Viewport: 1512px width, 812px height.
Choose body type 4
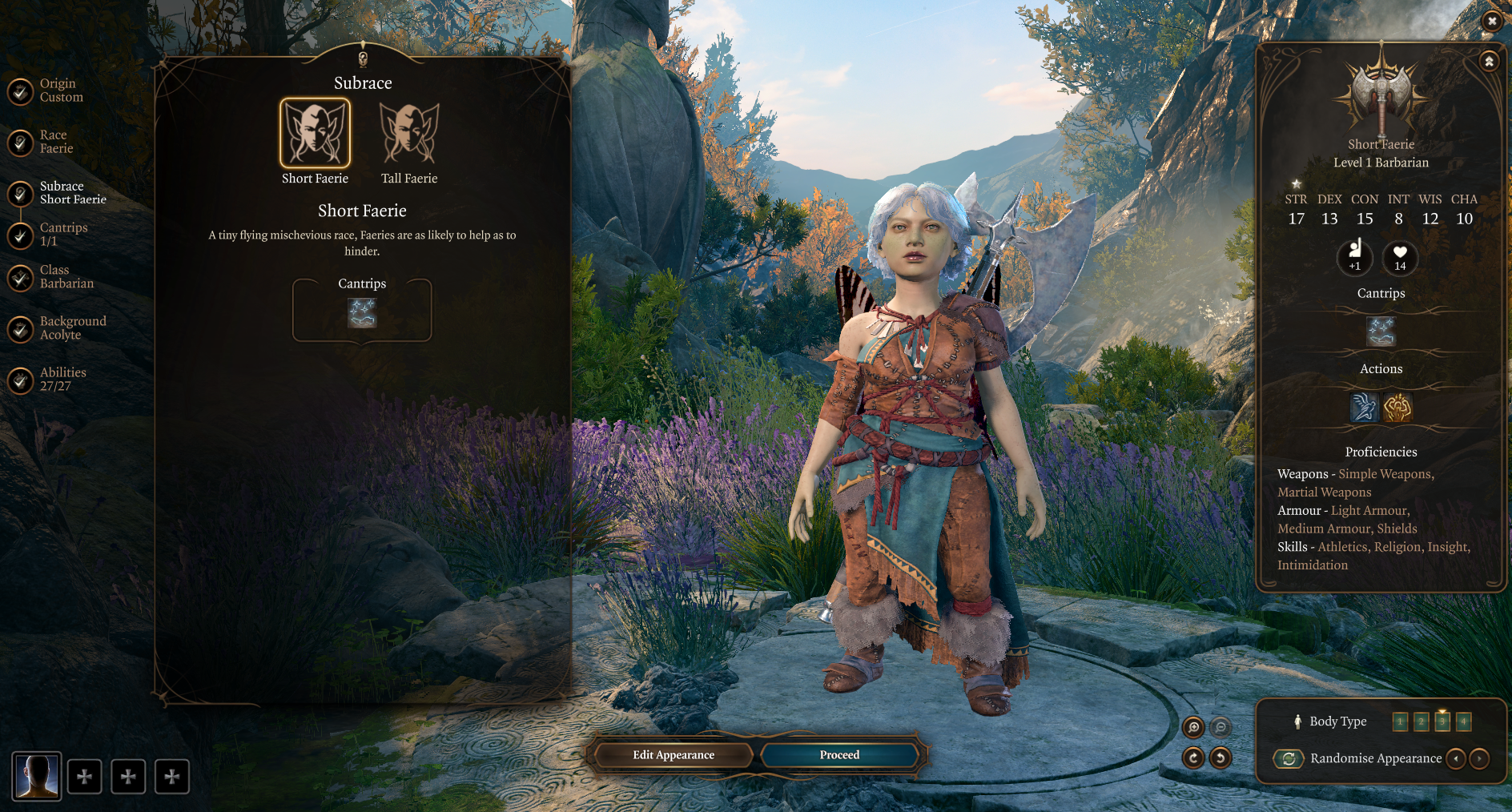pyautogui.click(x=1463, y=722)
